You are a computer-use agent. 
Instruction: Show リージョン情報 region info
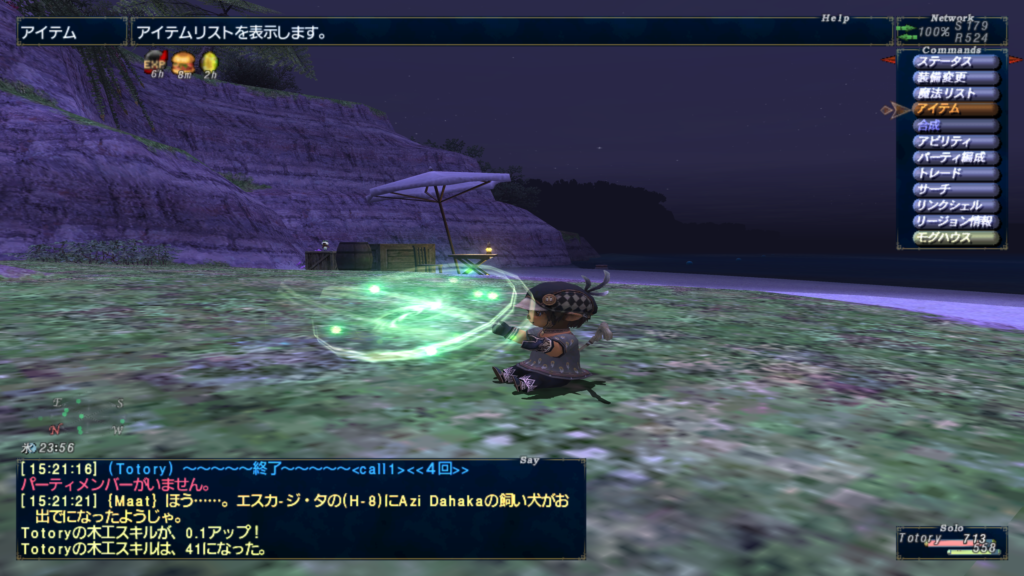[955, 221]
